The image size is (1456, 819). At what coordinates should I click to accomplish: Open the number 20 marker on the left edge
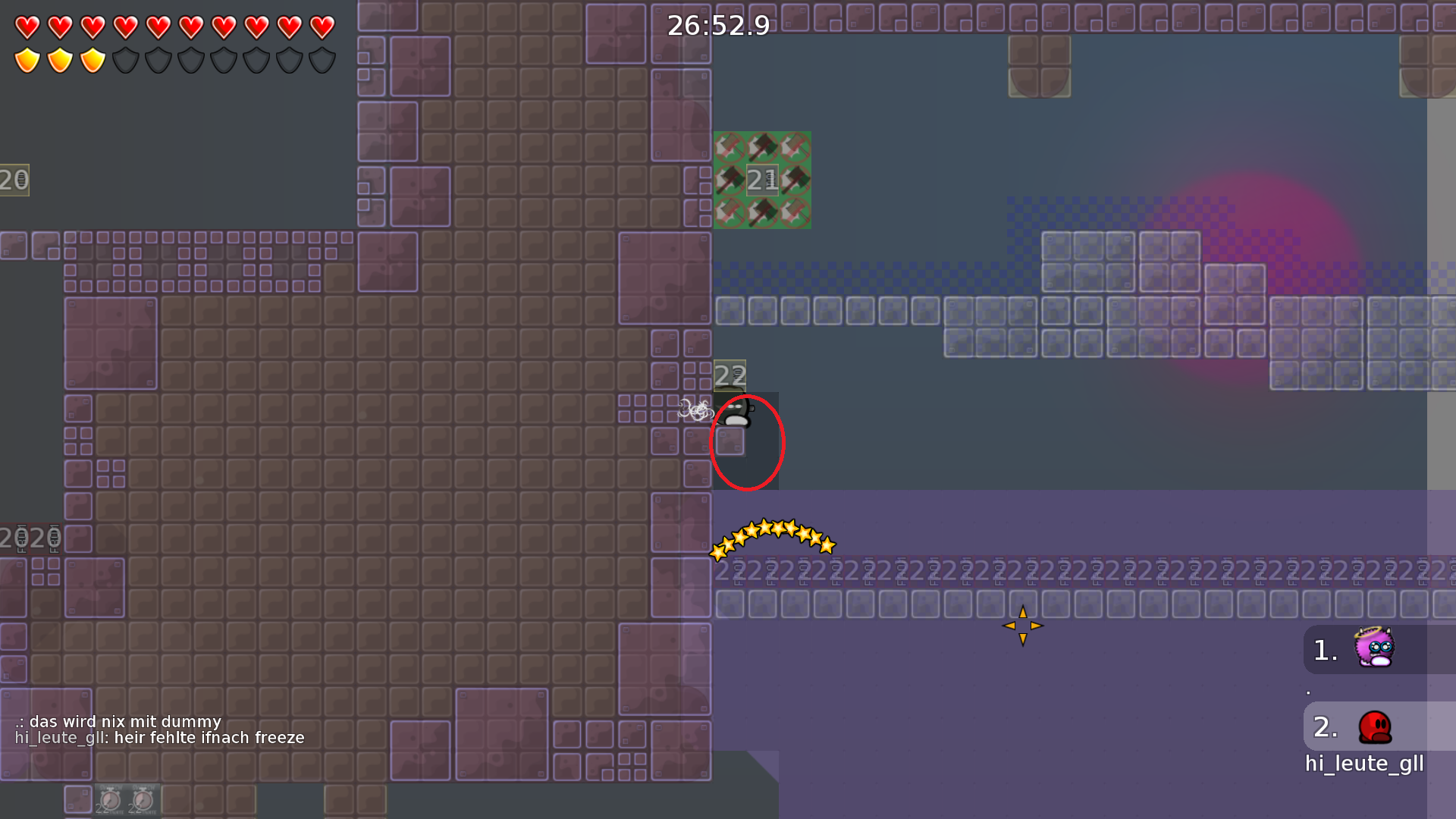pos(14,180)
